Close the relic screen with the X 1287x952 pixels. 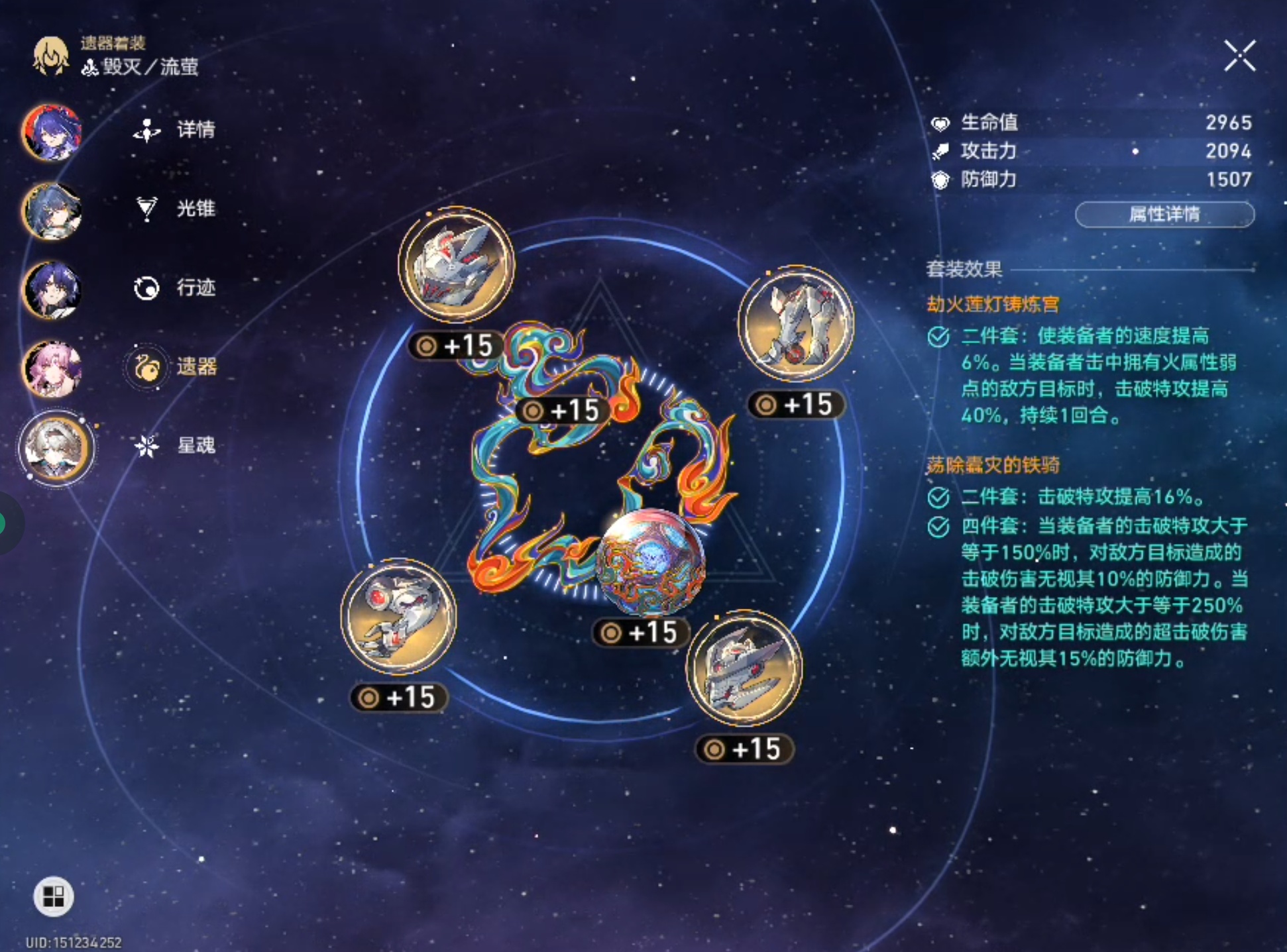click(x=1239, y=56)
